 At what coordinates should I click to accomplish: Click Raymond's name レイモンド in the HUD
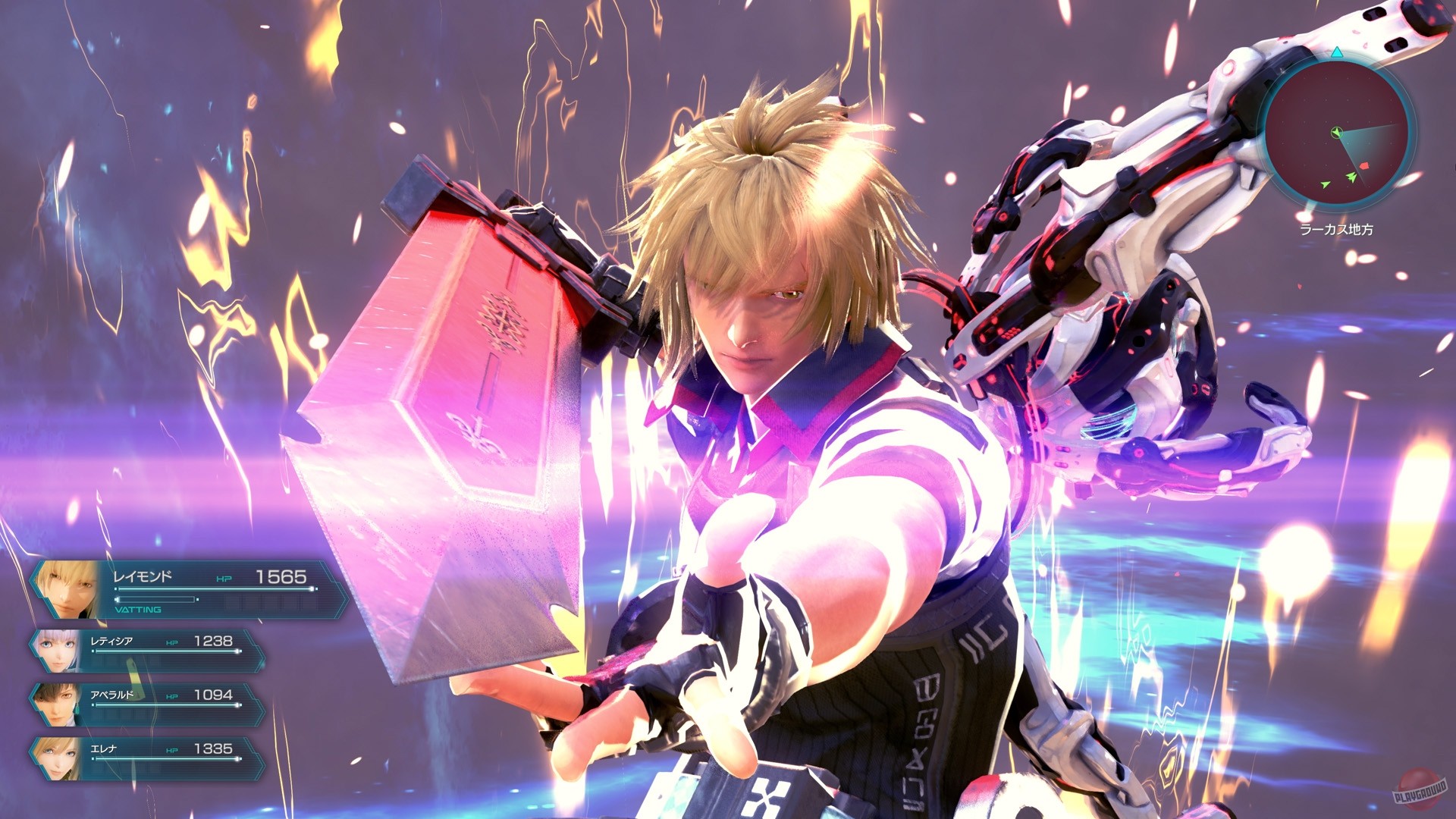(142, 575)
